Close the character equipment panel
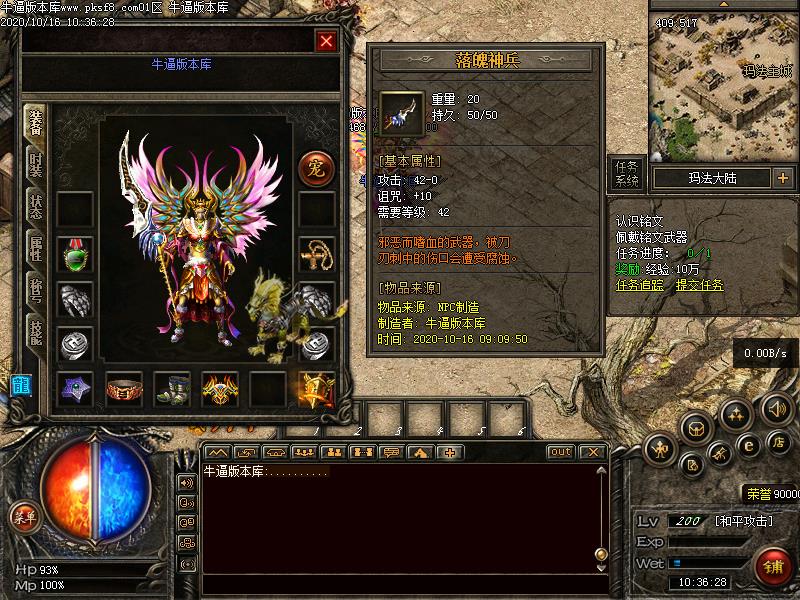 pos(326,41)
